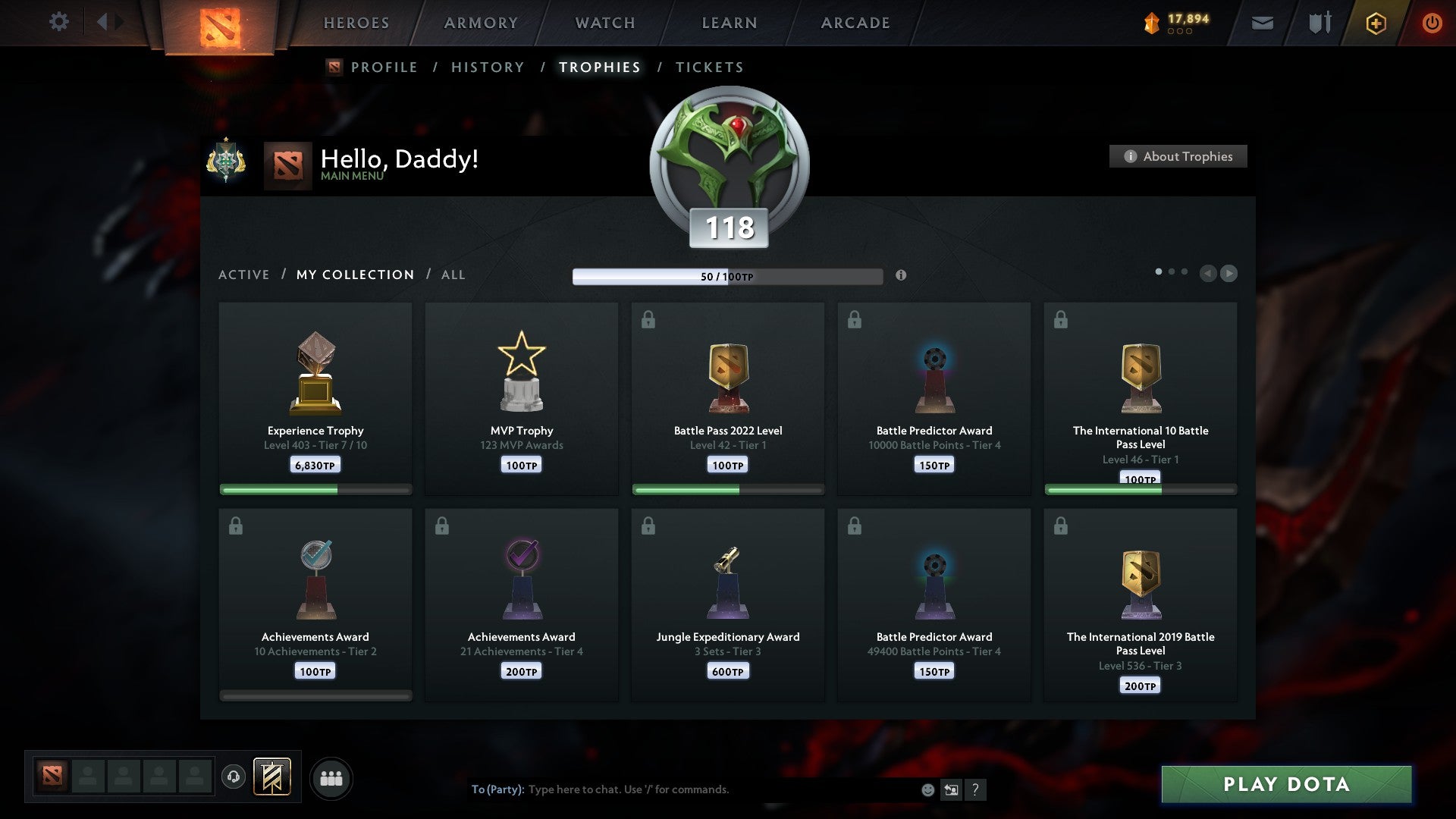Click the settings gear icon
This screenshot has width=1456, height=819.
pos(59,21)
